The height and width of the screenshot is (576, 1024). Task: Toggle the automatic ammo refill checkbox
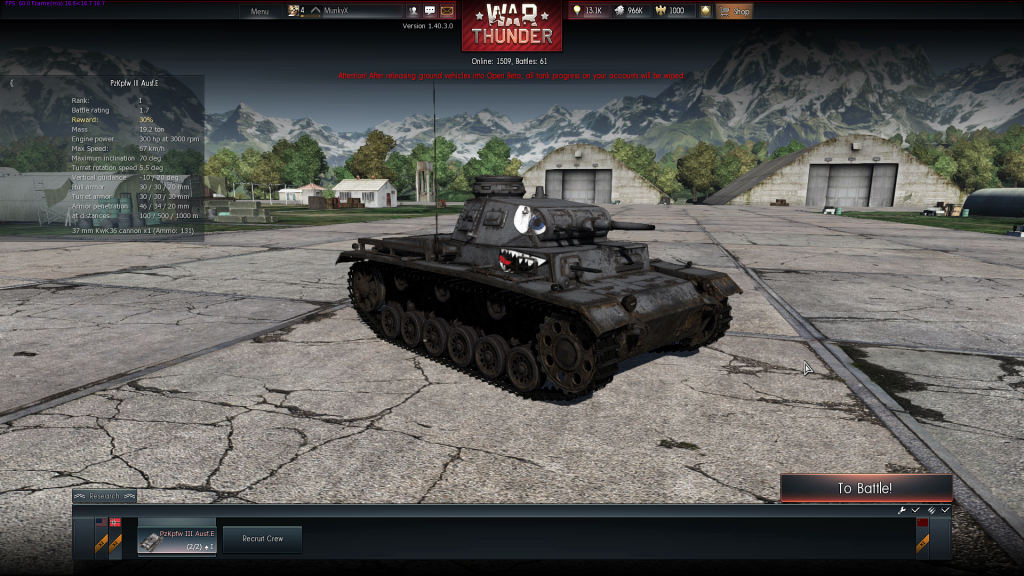(945, 510)
